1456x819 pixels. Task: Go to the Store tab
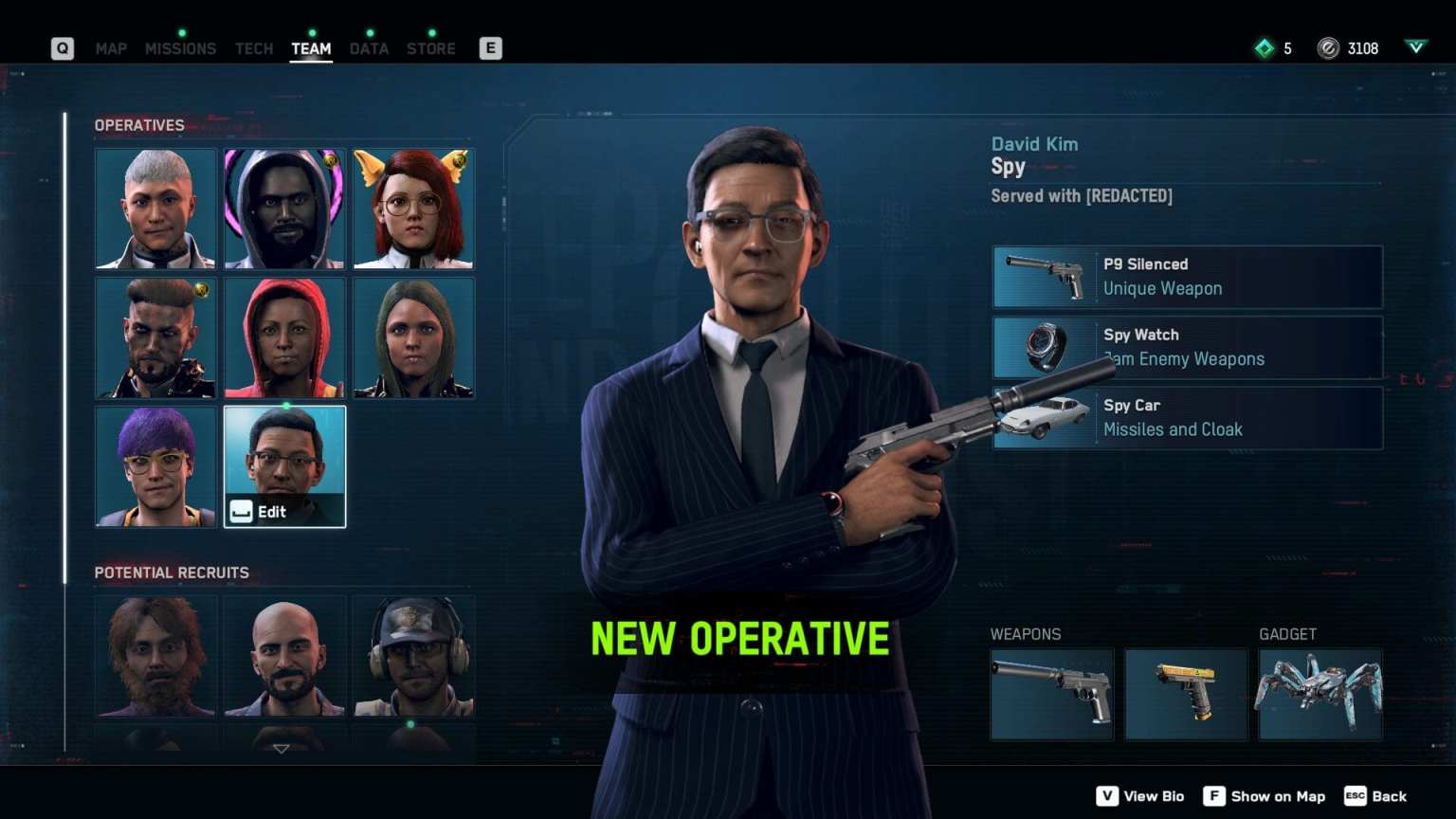(x=431, y=48)
